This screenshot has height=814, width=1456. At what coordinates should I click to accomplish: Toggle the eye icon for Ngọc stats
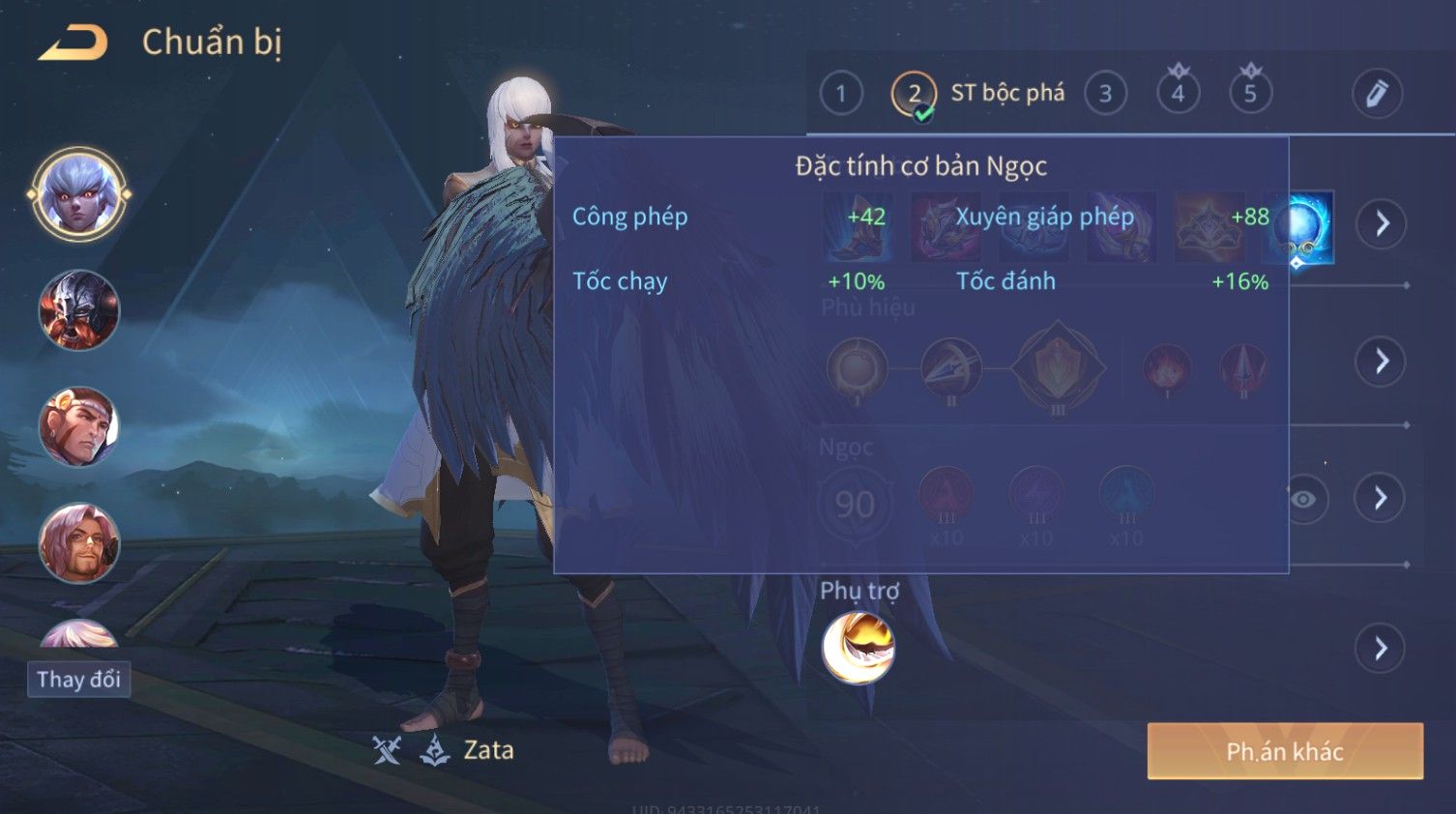(x=1303, y=499)
